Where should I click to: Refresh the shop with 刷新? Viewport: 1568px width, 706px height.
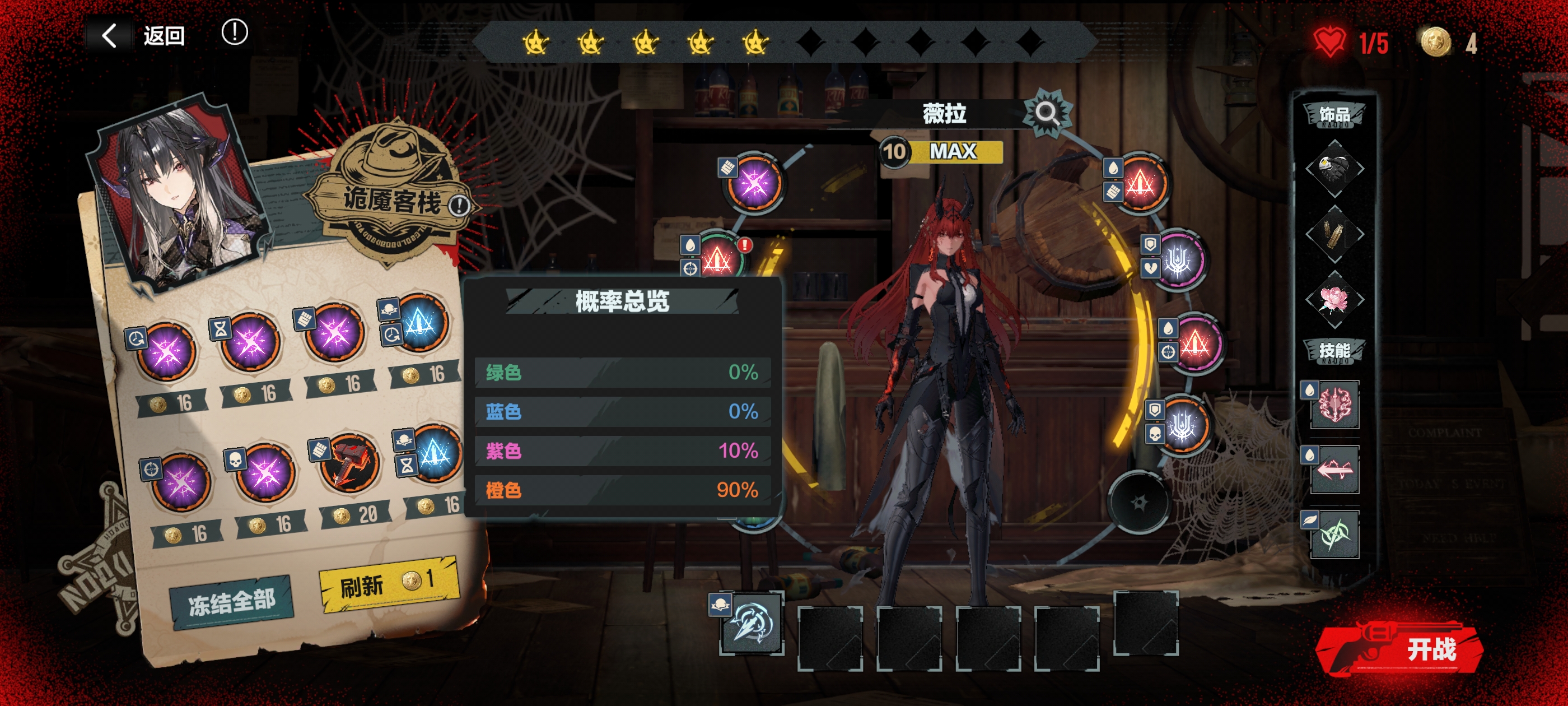click(388, 583)
